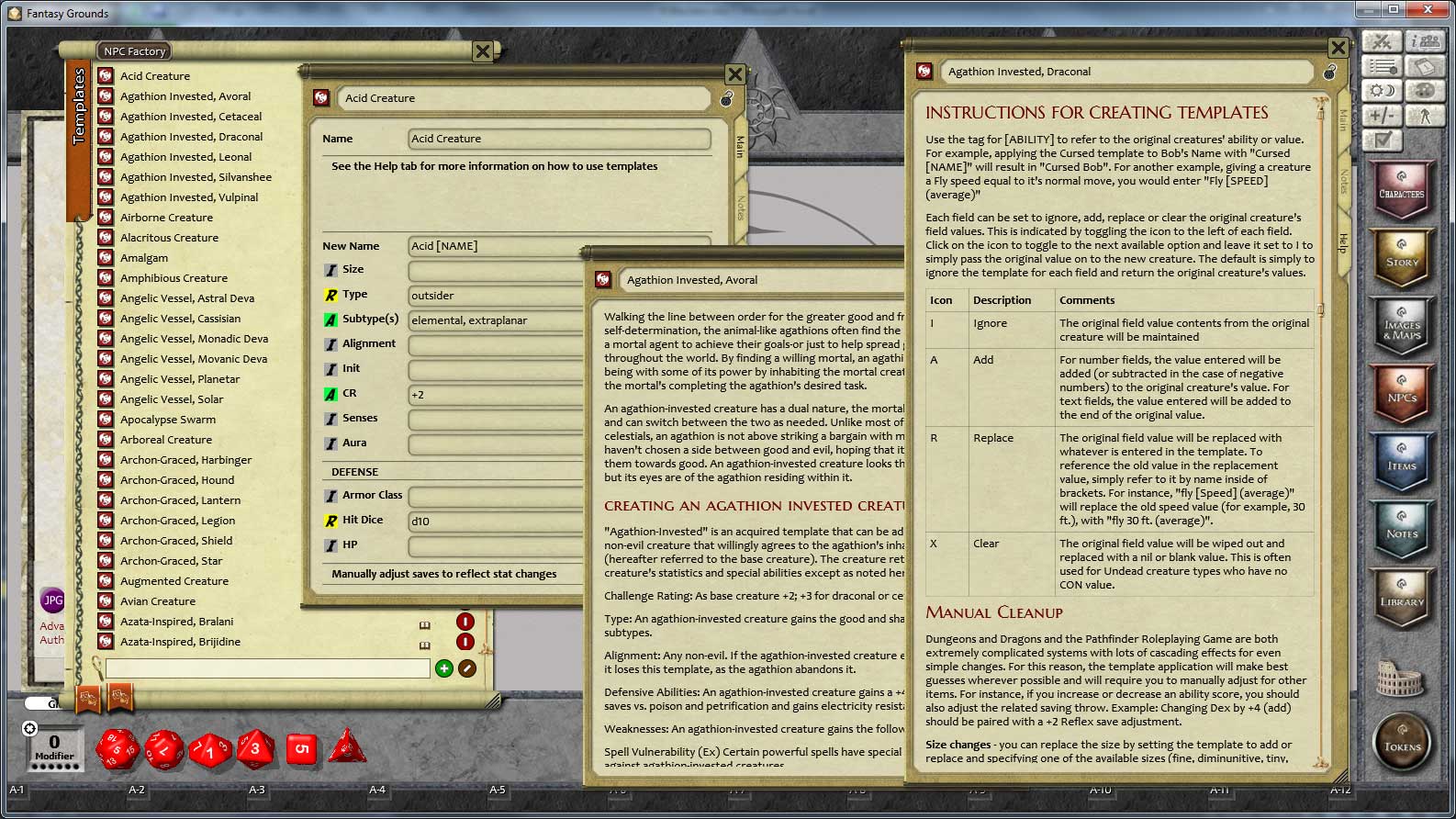Open the Combat Tracker crossed-swords icon
This screenshot has height=819, width=1456.
click(x=1383, y=41)
